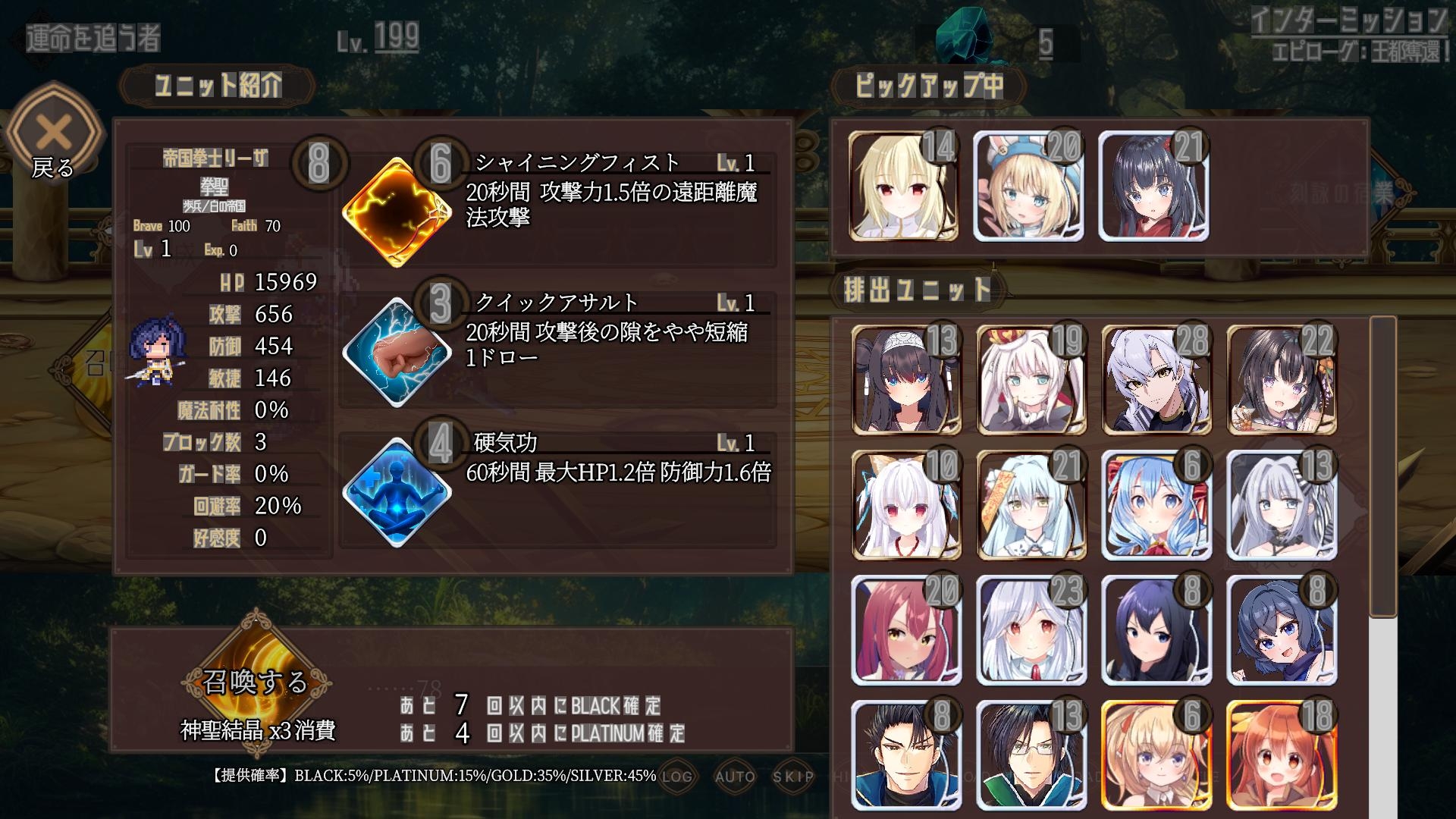Image resolution: width=1456 pixels, height=819 pixels.
Task: Select the クイックアサルト fist skill icon
Action: click(397, 353)
